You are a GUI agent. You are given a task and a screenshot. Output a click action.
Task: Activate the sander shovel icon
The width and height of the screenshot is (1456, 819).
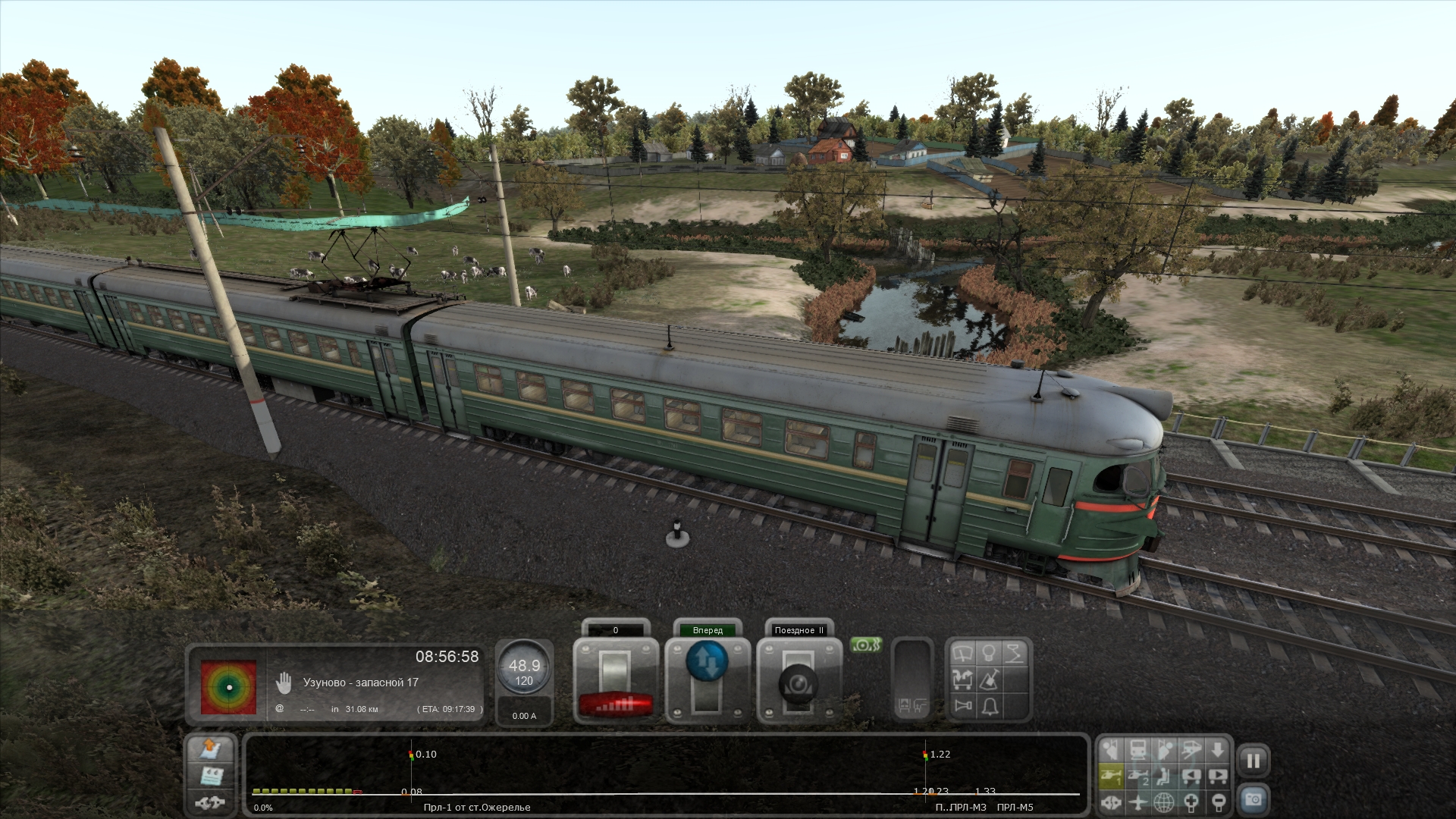click(989, 680)
